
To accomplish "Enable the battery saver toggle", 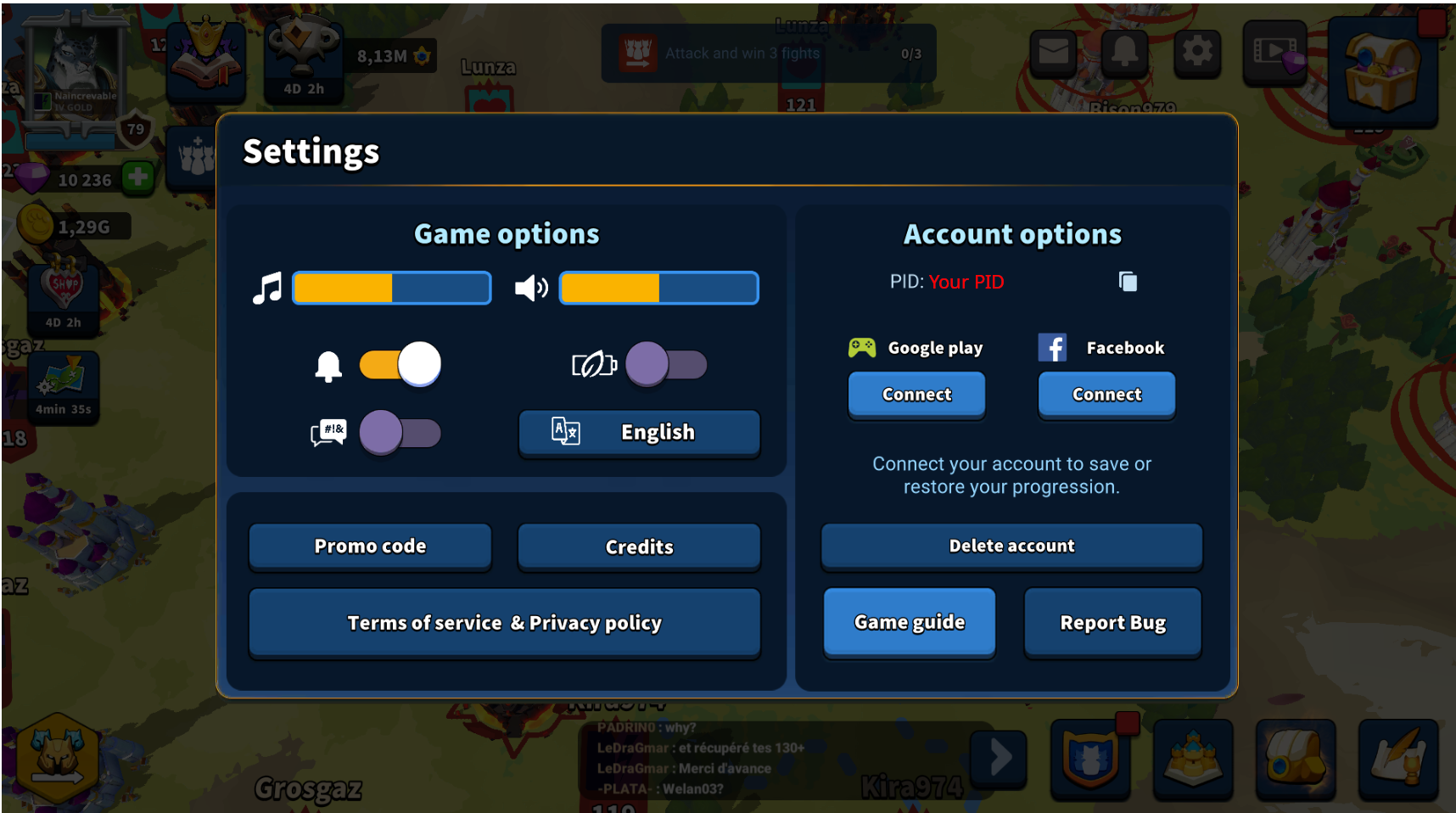I will point(666,365).
